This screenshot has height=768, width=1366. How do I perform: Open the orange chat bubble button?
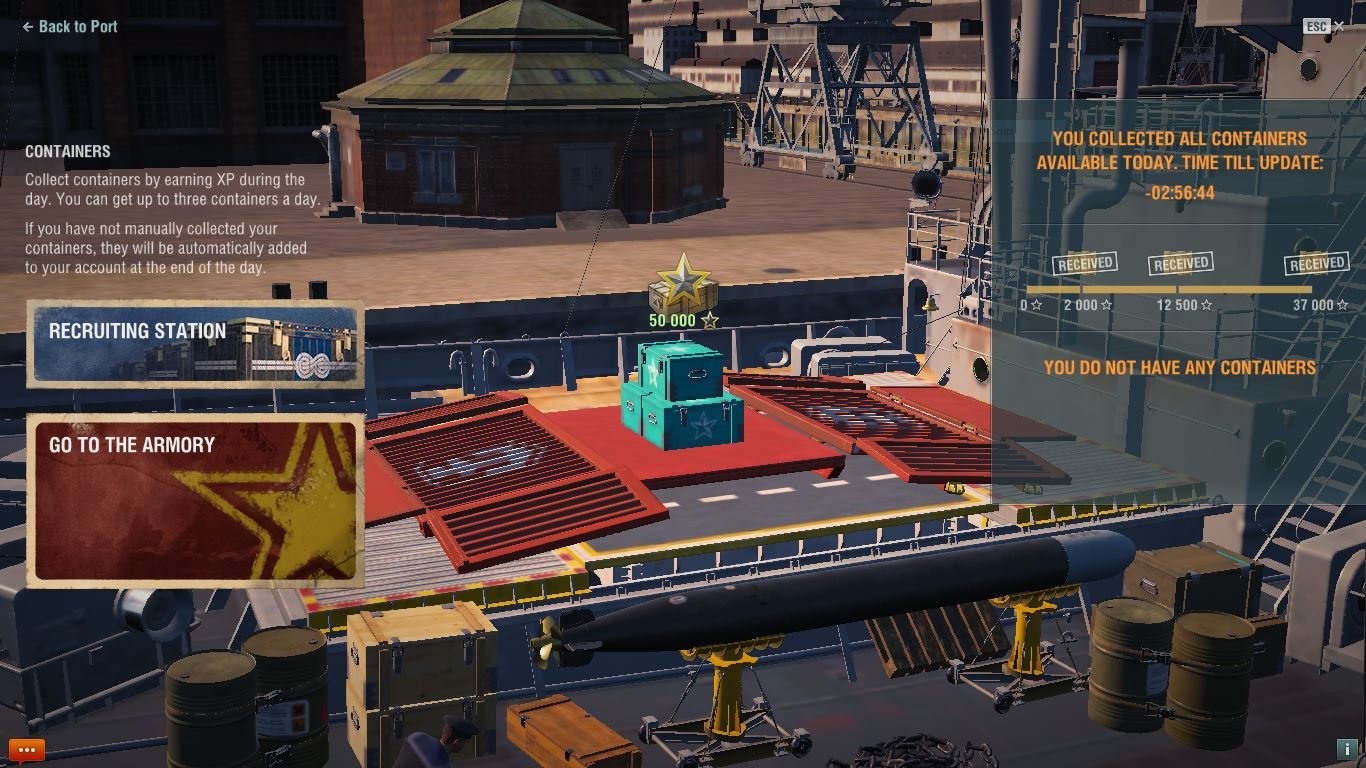[x=27, y=750]
